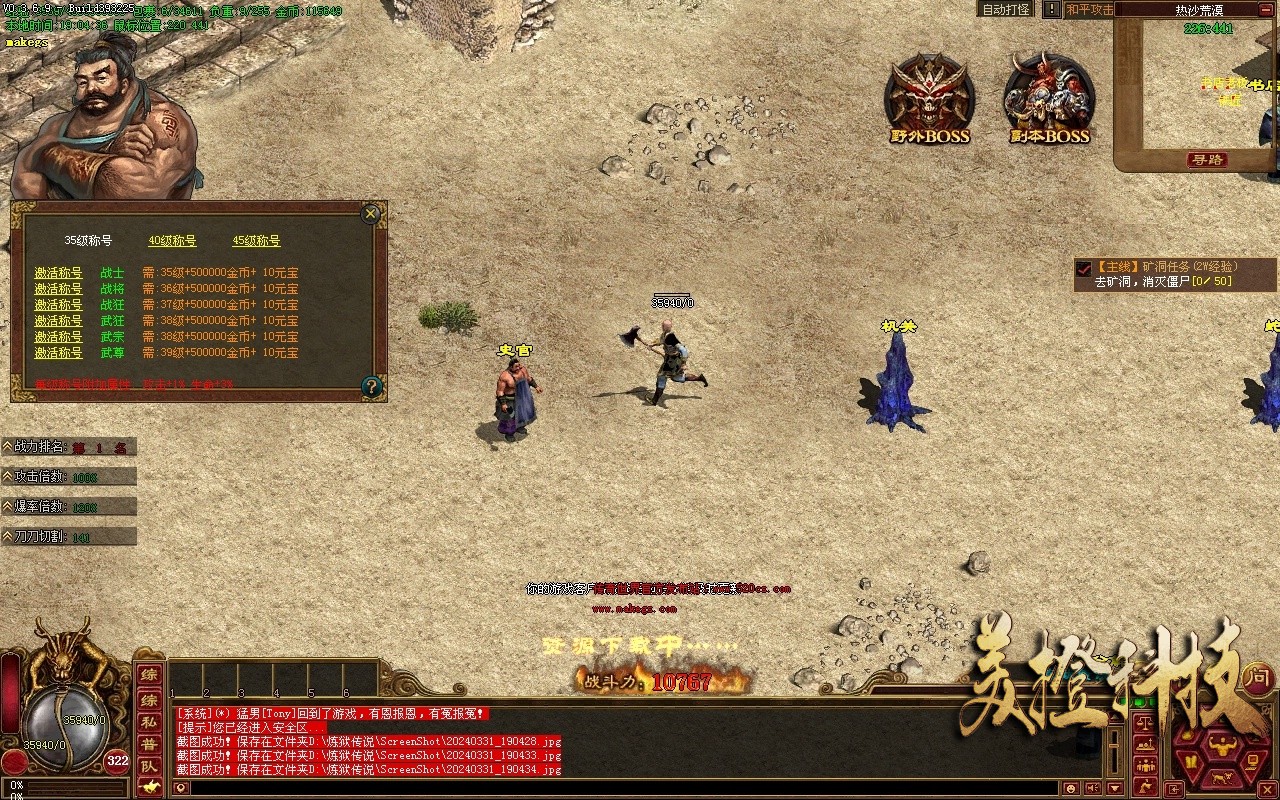1280x800 pixels.
Task: Open the 副本BOSS menu
Action: (1049, 100)
